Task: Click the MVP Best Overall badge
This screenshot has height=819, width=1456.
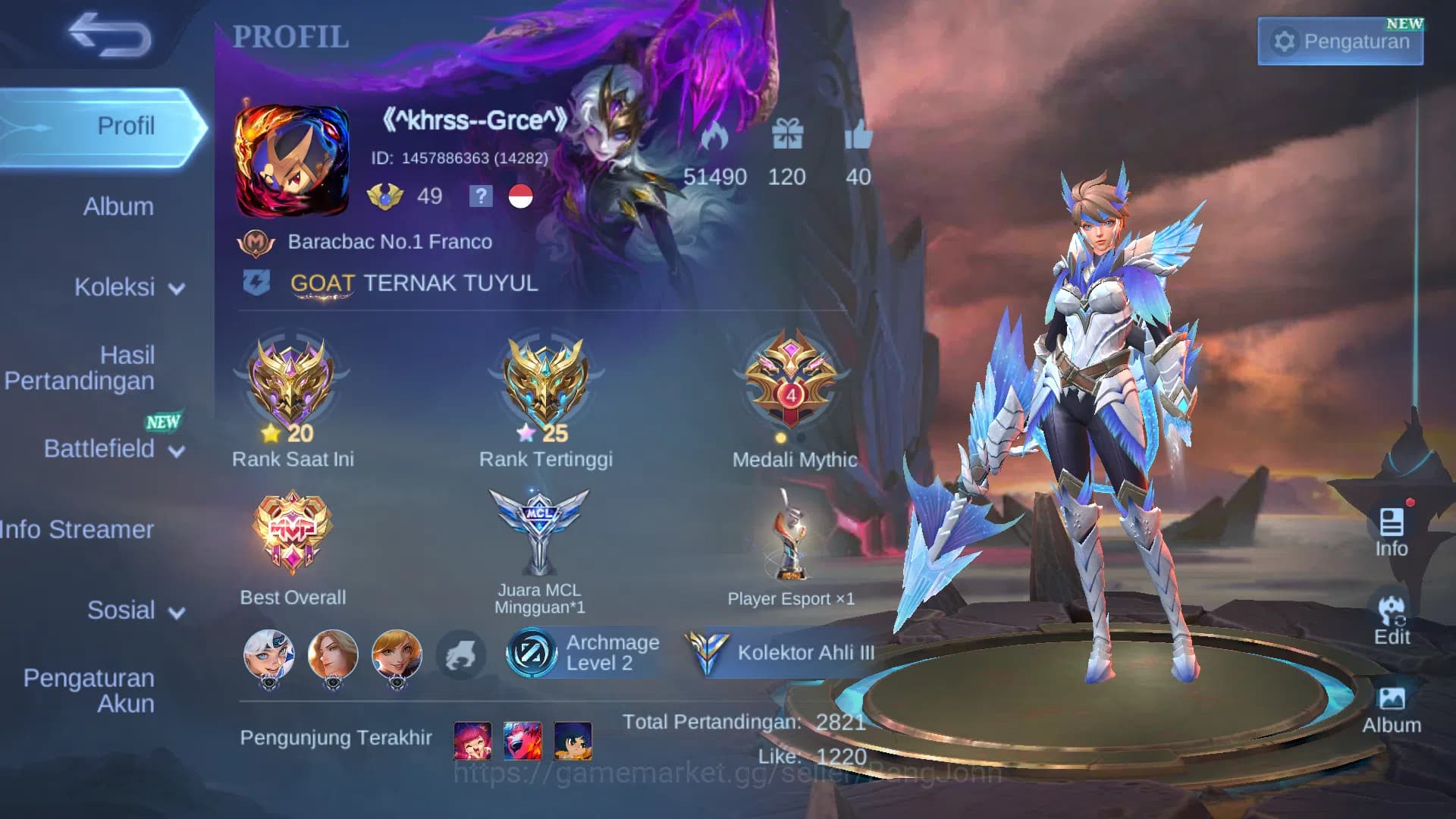Action: pyautogui.click(x=292, y=531)
